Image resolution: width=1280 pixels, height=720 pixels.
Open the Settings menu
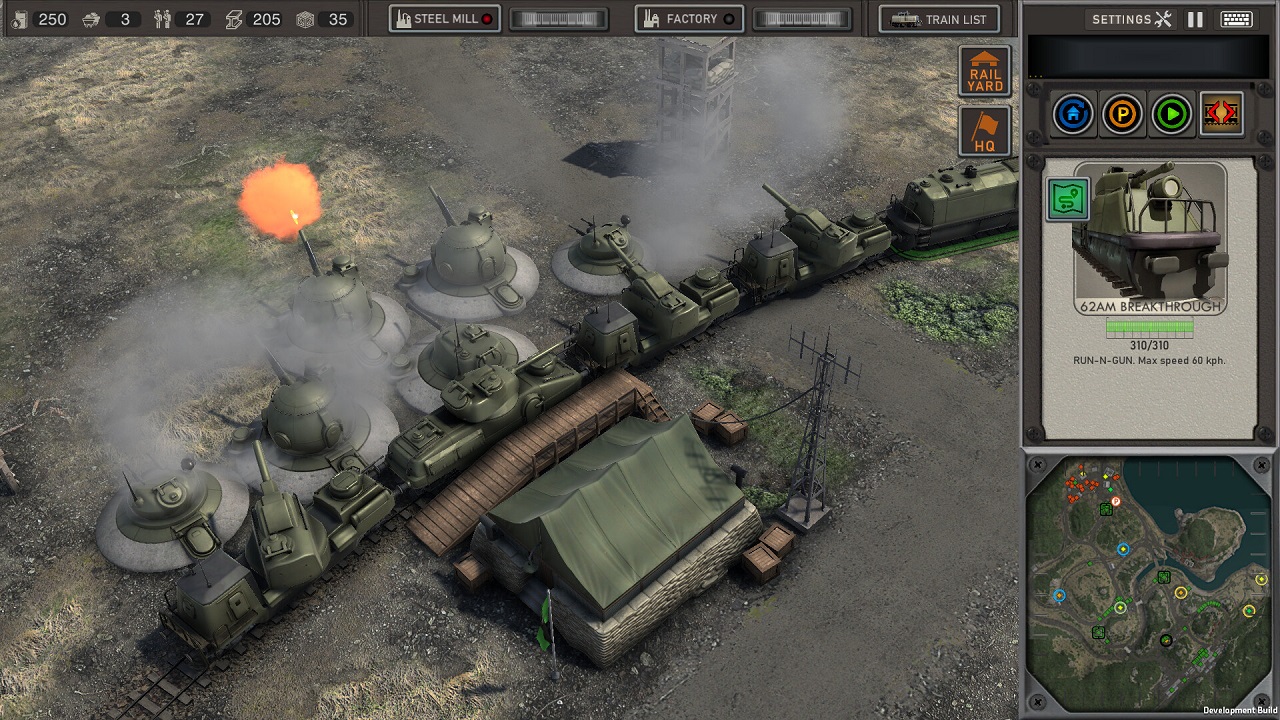tap(1131, 18)
